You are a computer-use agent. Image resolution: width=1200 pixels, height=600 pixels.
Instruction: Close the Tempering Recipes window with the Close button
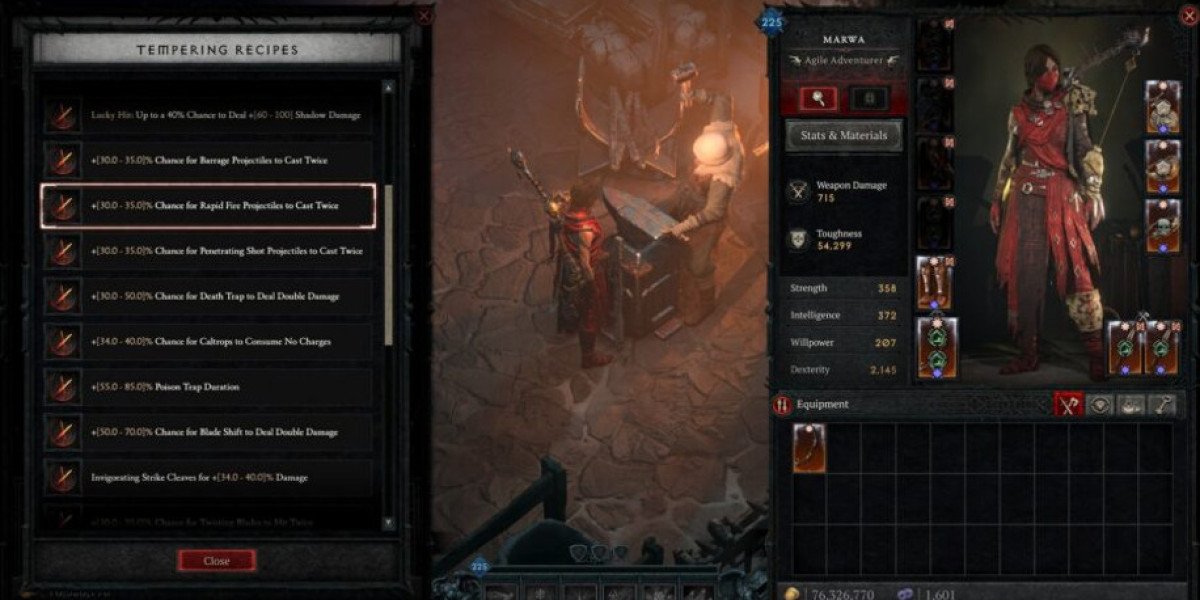(216, 561)
